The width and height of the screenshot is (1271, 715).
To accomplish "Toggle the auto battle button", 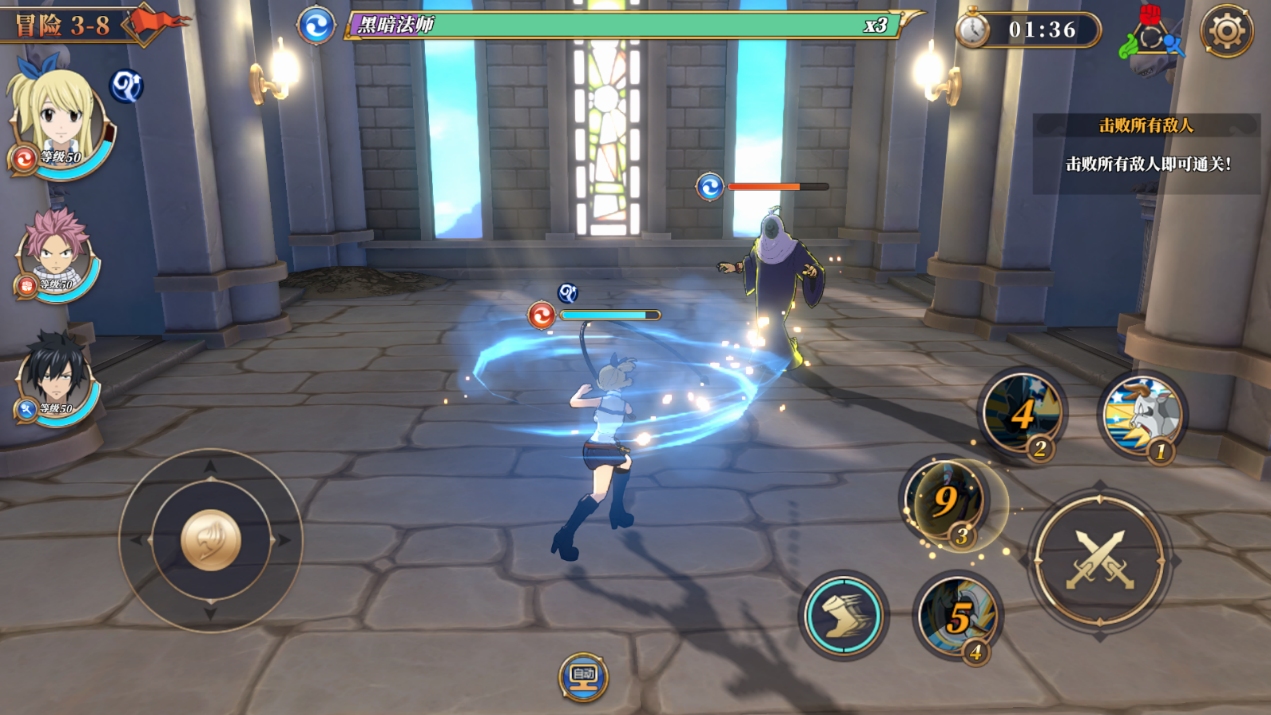I will tap(583, 676).
